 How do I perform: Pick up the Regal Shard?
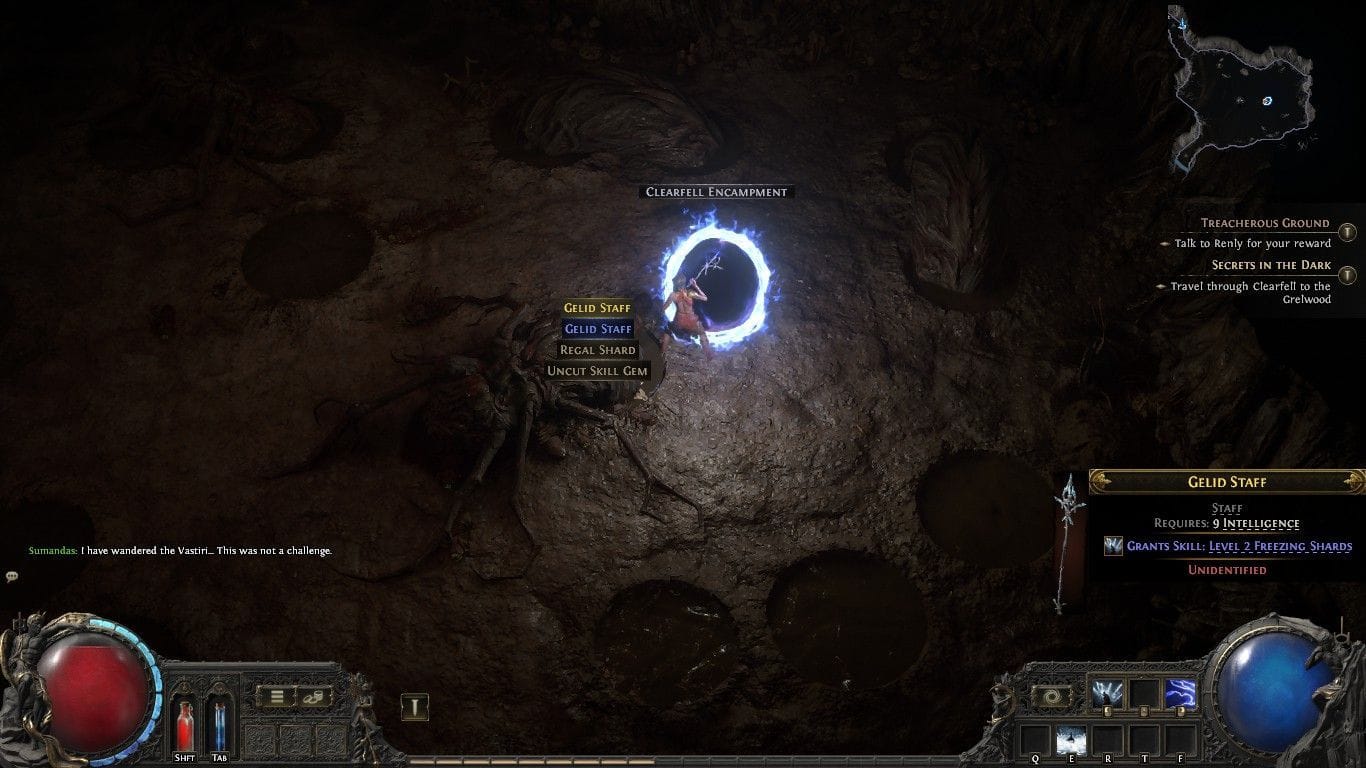pos(597,349)
